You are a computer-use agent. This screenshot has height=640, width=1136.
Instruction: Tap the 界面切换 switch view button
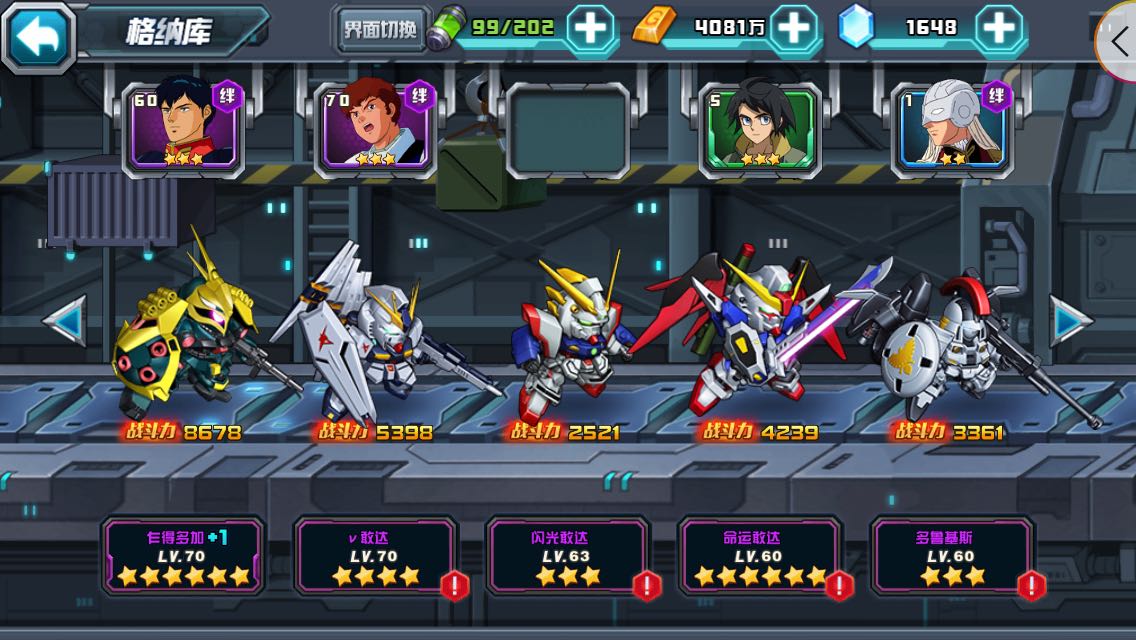point(380,30)
